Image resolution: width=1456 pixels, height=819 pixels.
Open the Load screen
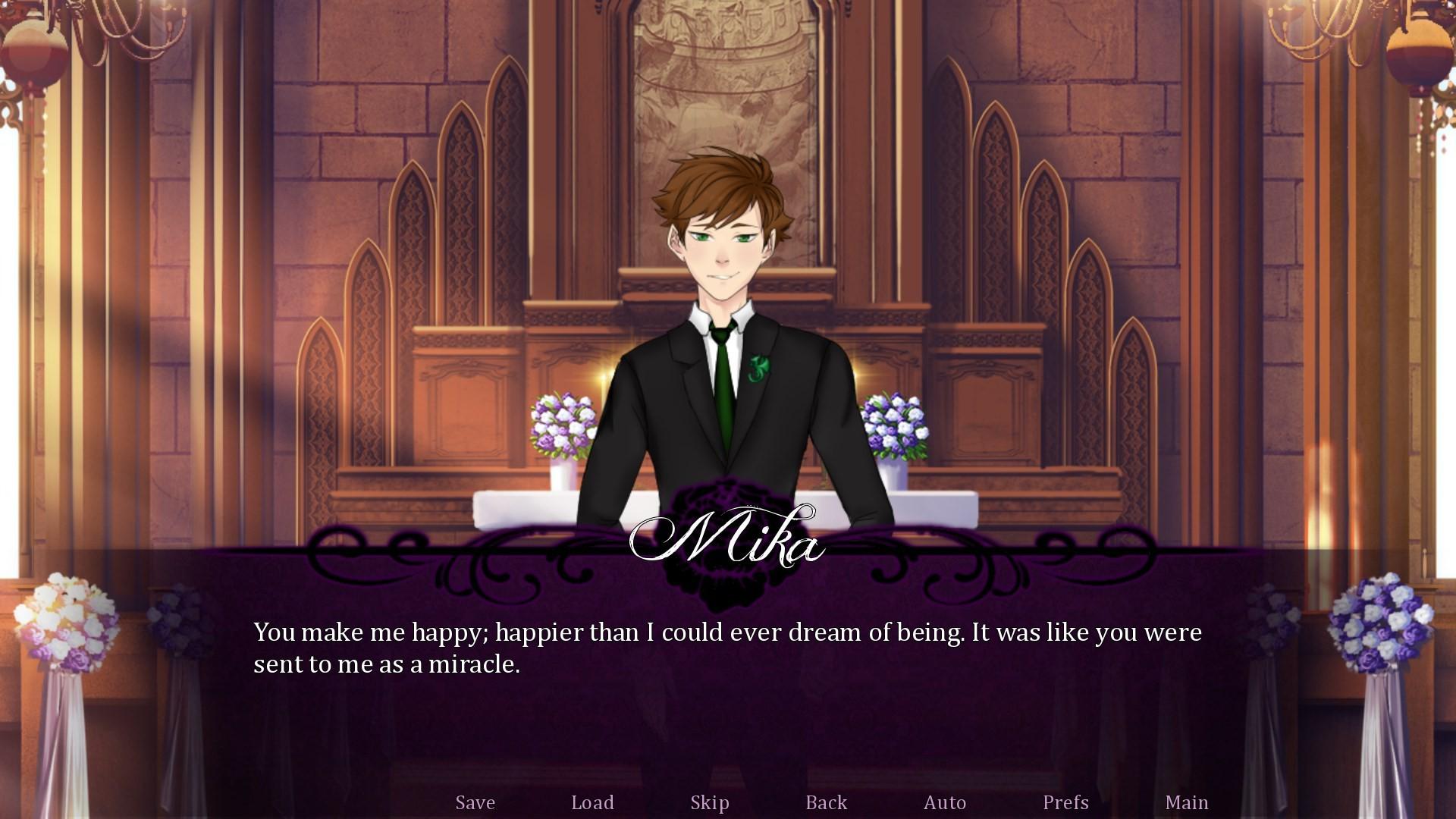(593, 802)
